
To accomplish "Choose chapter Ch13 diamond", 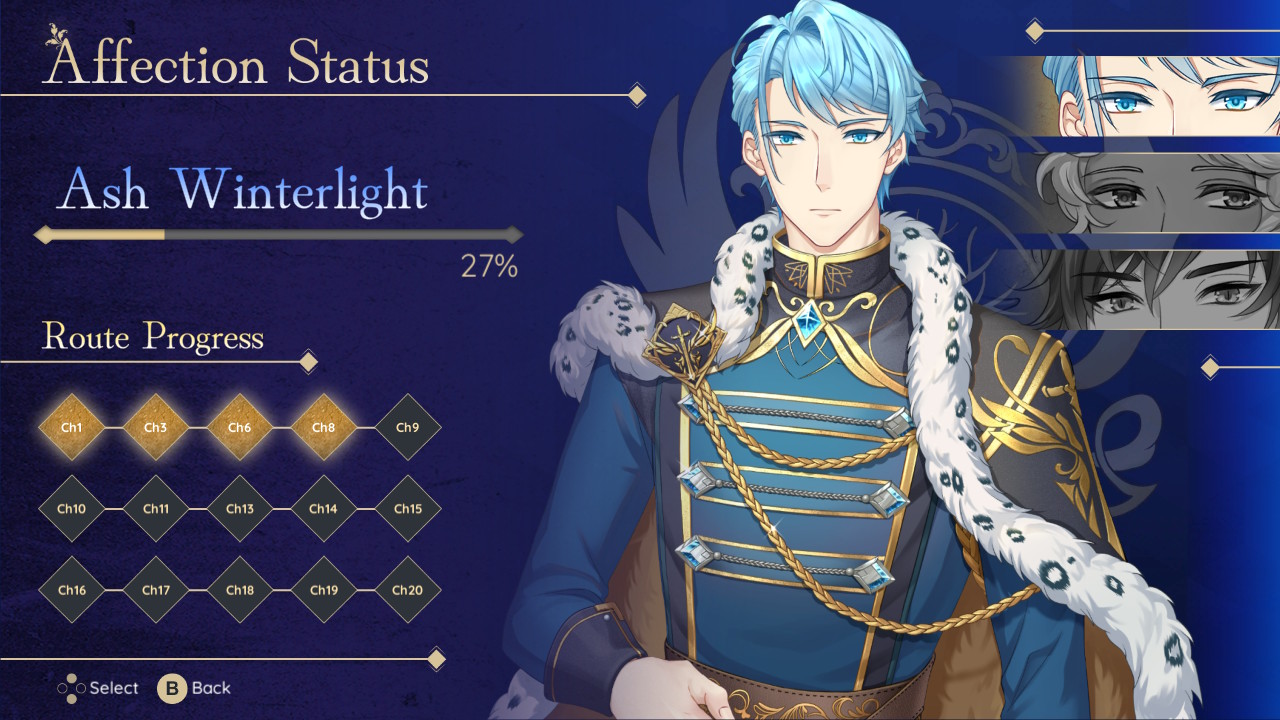I will [x=239, y=509].
